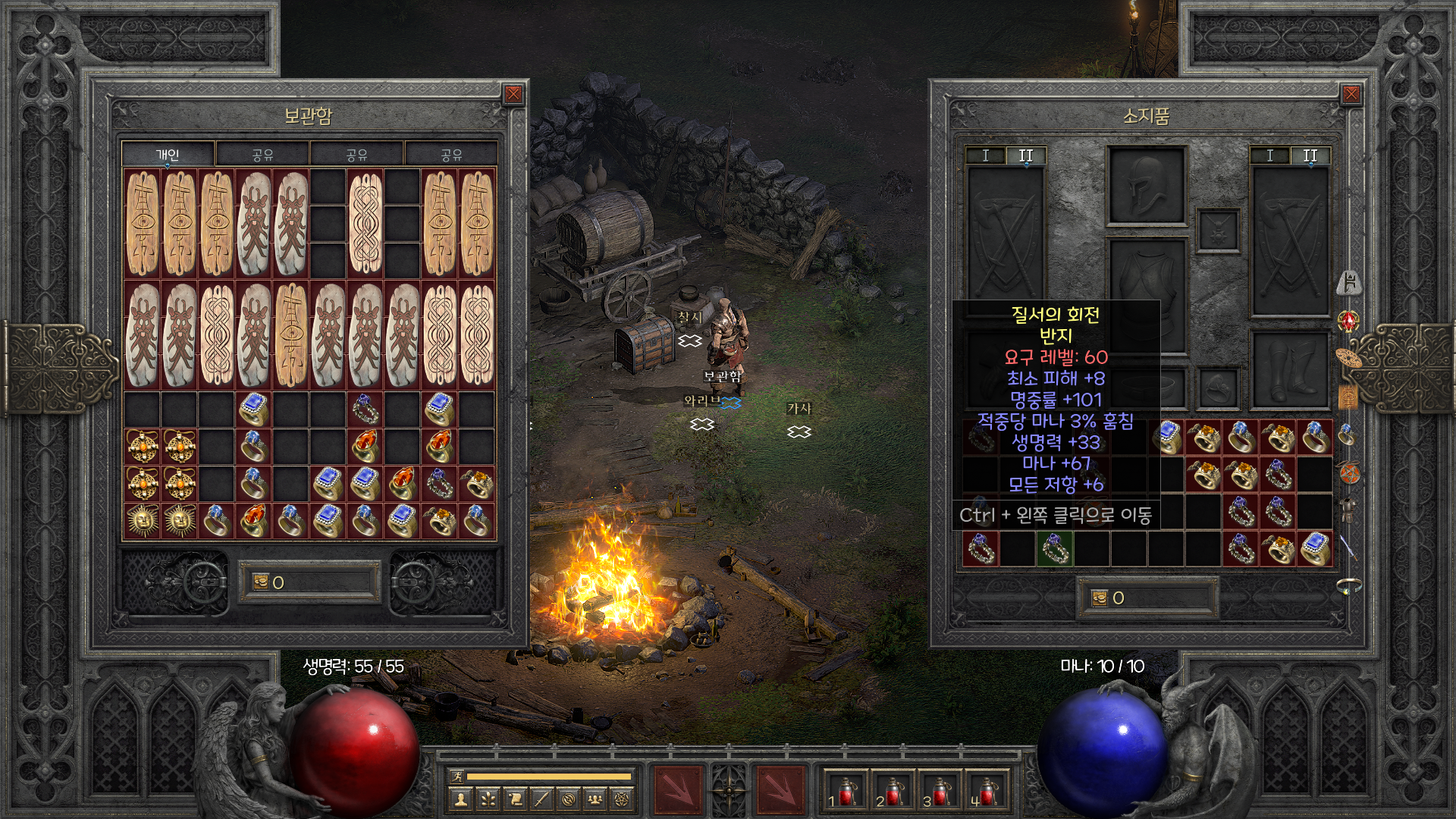The width and height of the screenshot is (1456, 819).
Task: Use the belt potion in slot 2
Action: coord(891,792)
